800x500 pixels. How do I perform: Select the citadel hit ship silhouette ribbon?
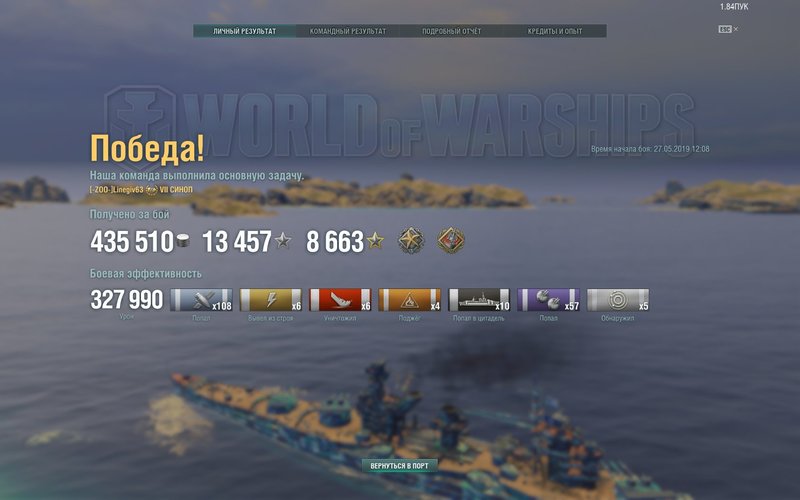pyautogui.click(x=479, y=300)
